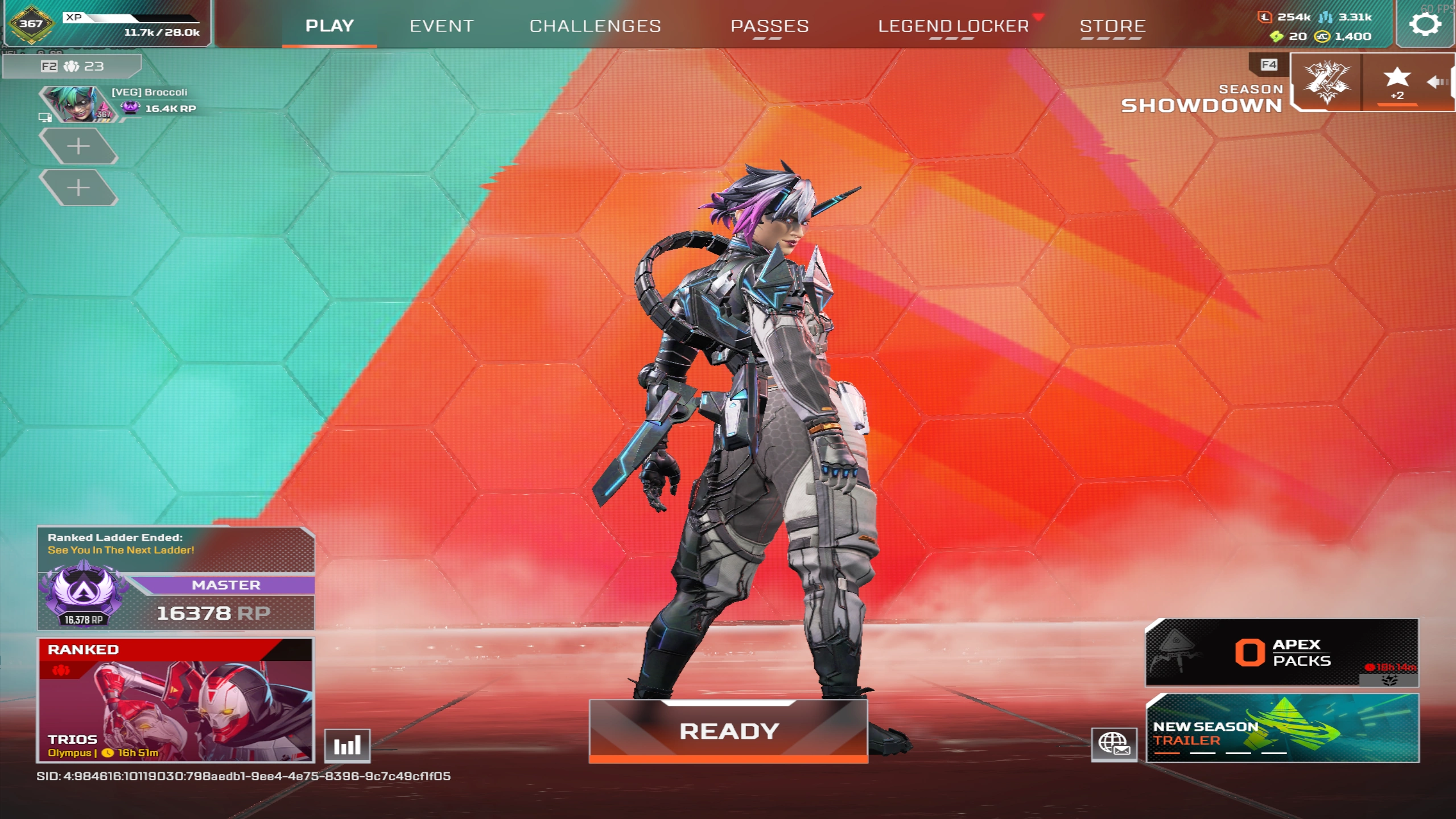1456x819 pixels.
Task: Open the globe mail inbox icon
Action: click(1113, 744)
